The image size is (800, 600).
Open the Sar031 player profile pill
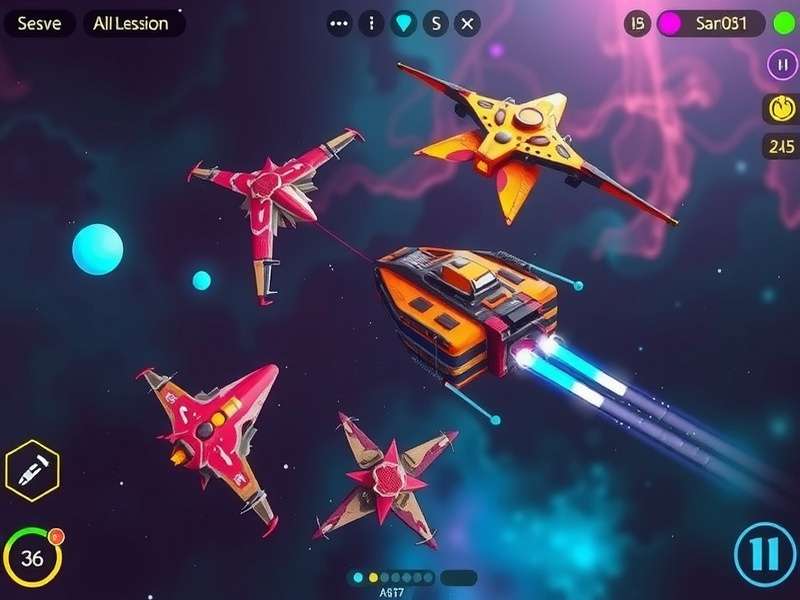(x=712, y=24)
